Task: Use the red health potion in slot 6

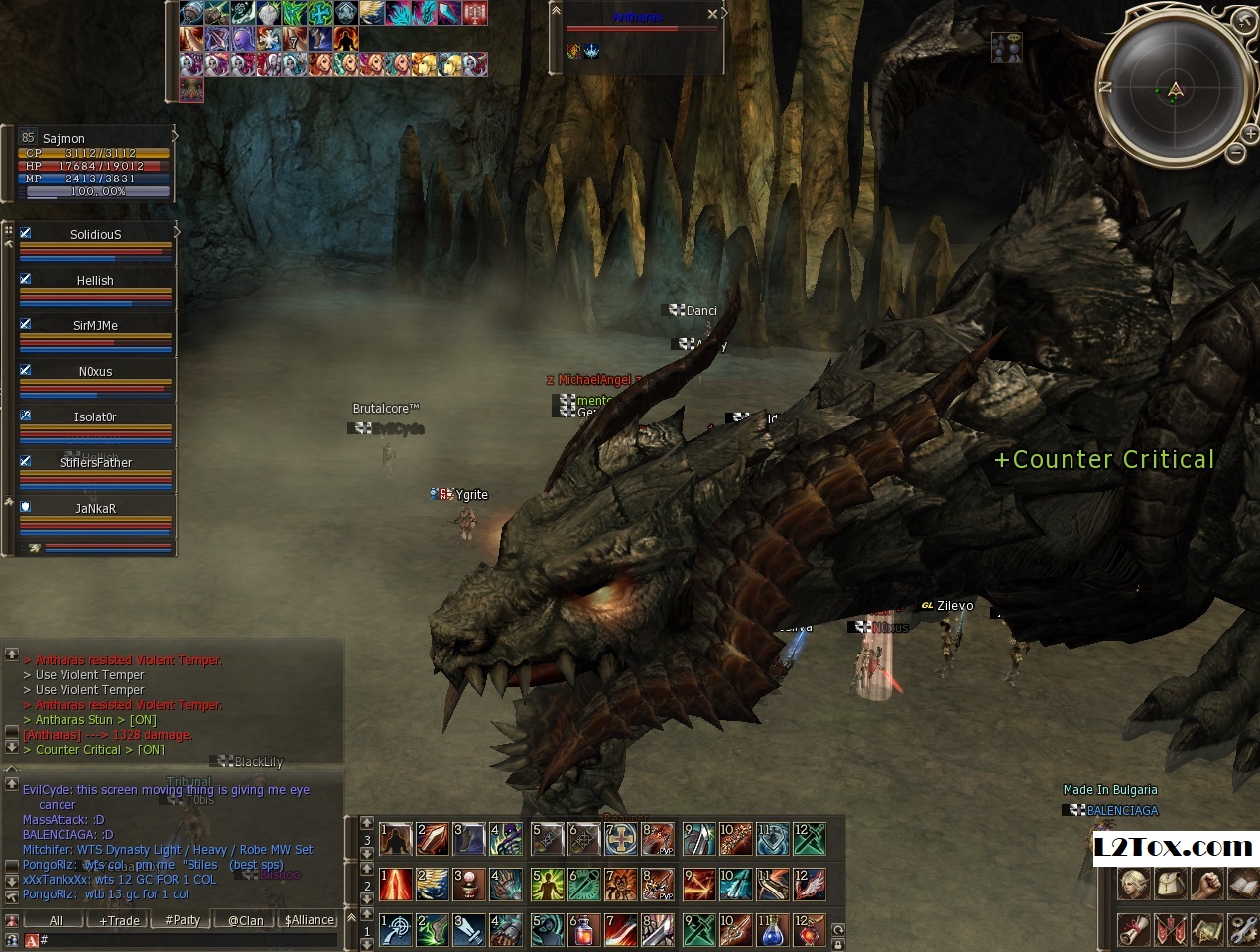Action: 584,930
